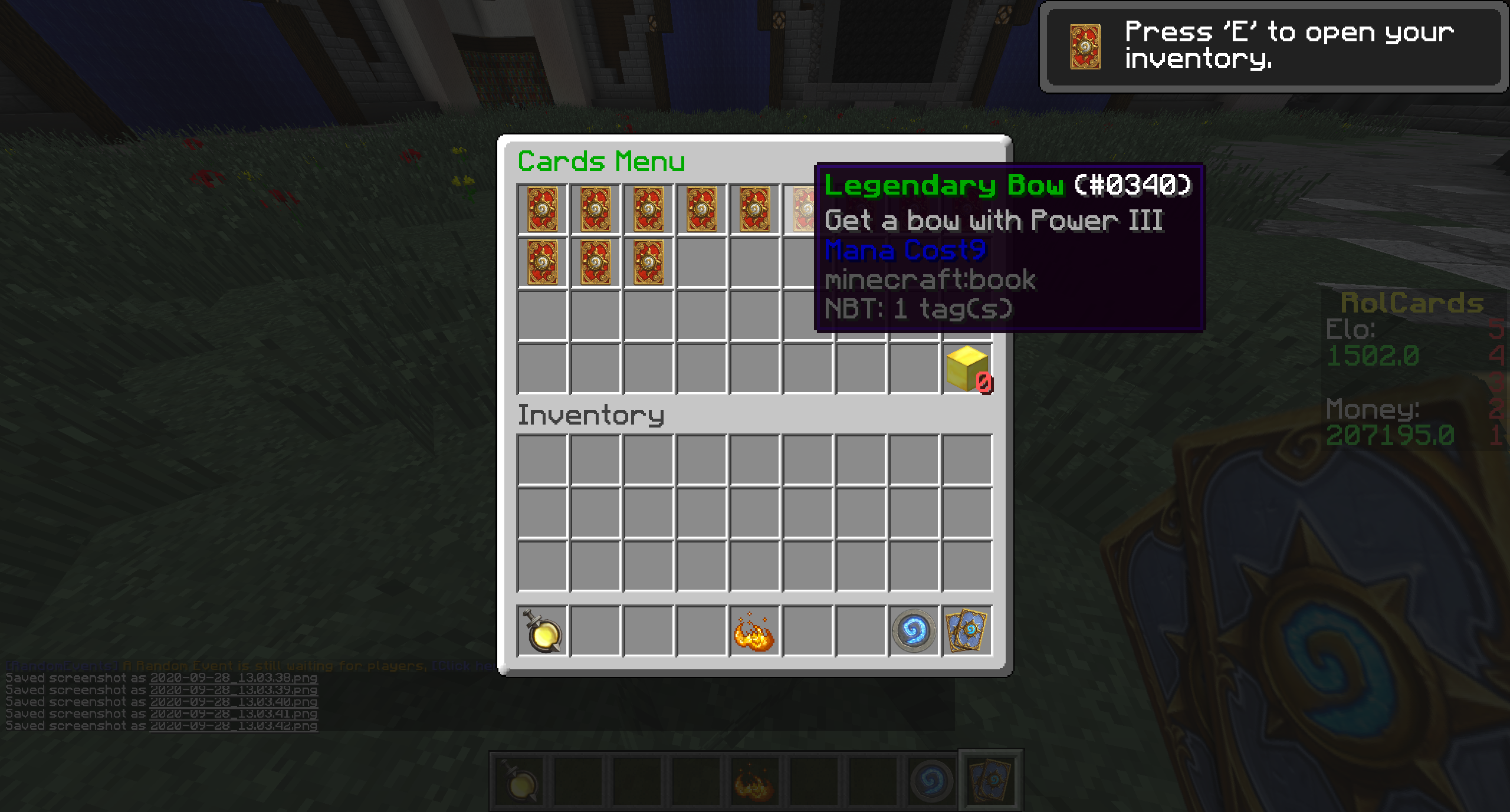1510x812 pixels.
Task: Open the 2020-09-28_13.03.38.png screenshot link
Action: (x=234, y=678)
